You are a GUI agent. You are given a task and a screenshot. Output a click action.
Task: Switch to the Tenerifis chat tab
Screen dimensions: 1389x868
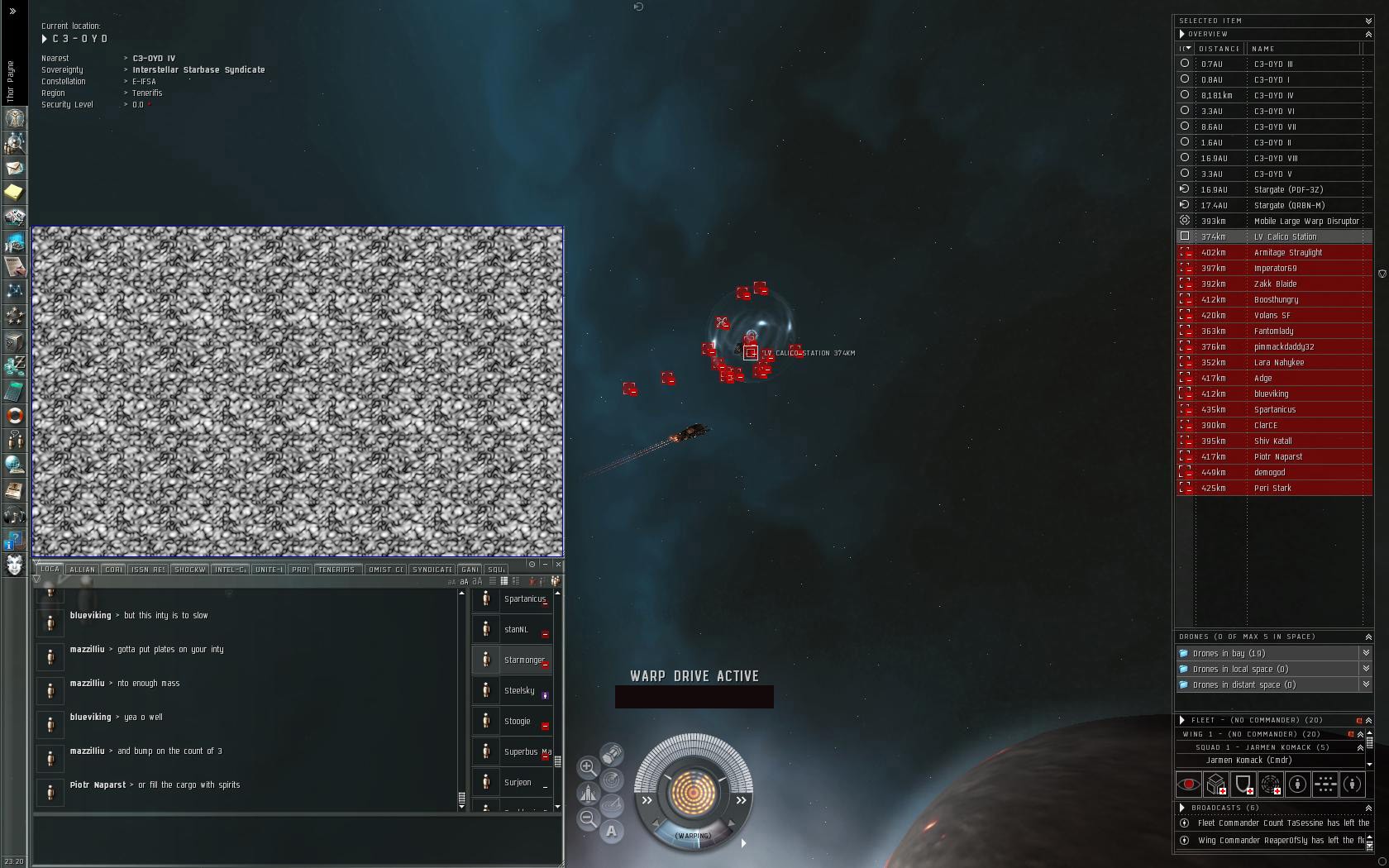pos(337,570)
